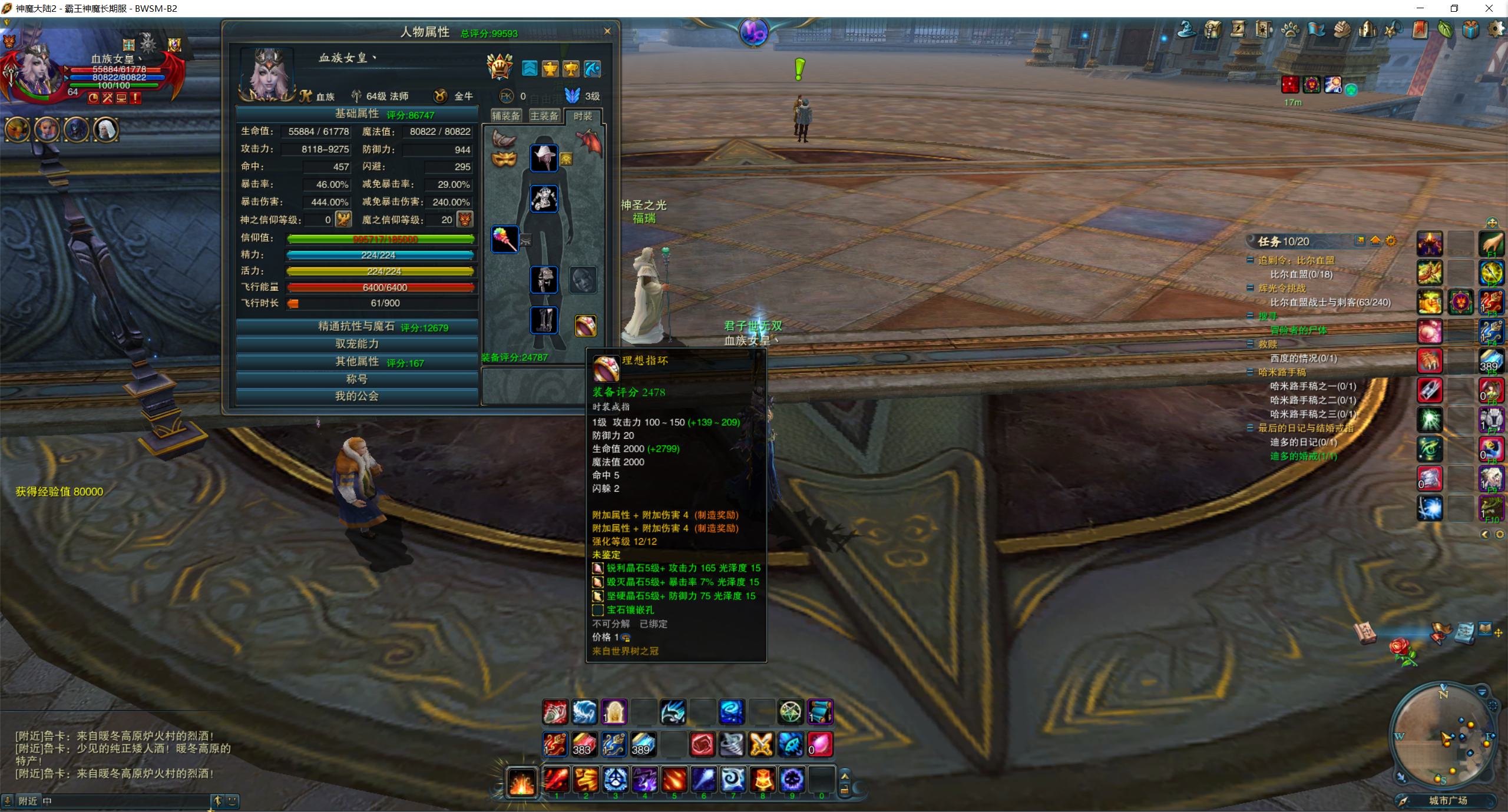Select the fashion boots equipment slot
This screenshot has width=1508, height=812.
coord(544,320)
